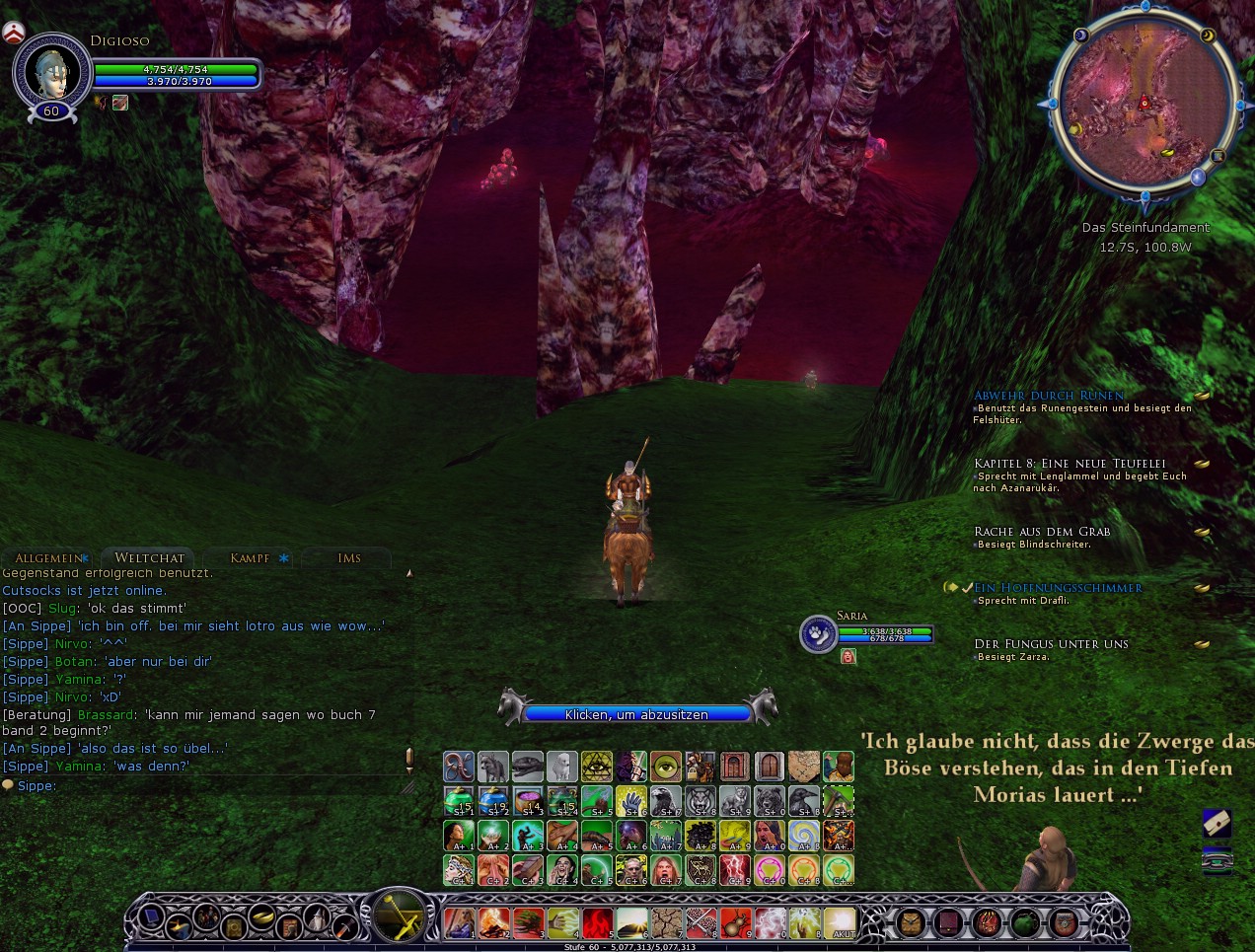Click the 'Klicken, um abzusitzen' dismount bar
The width and height of the screenshot is (1255, 952).
[x=636, y=714]
